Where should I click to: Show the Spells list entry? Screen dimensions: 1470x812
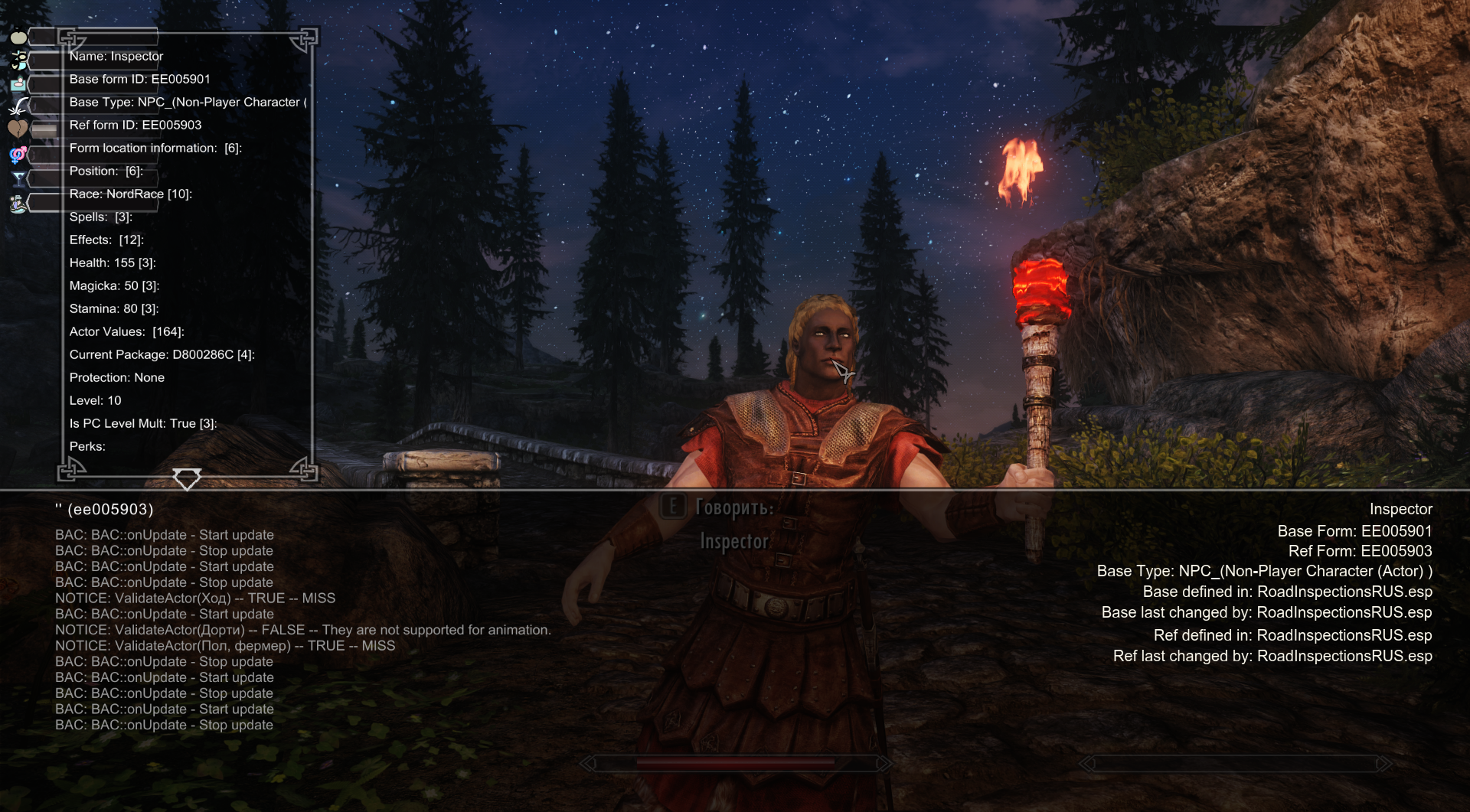point(101,217)
